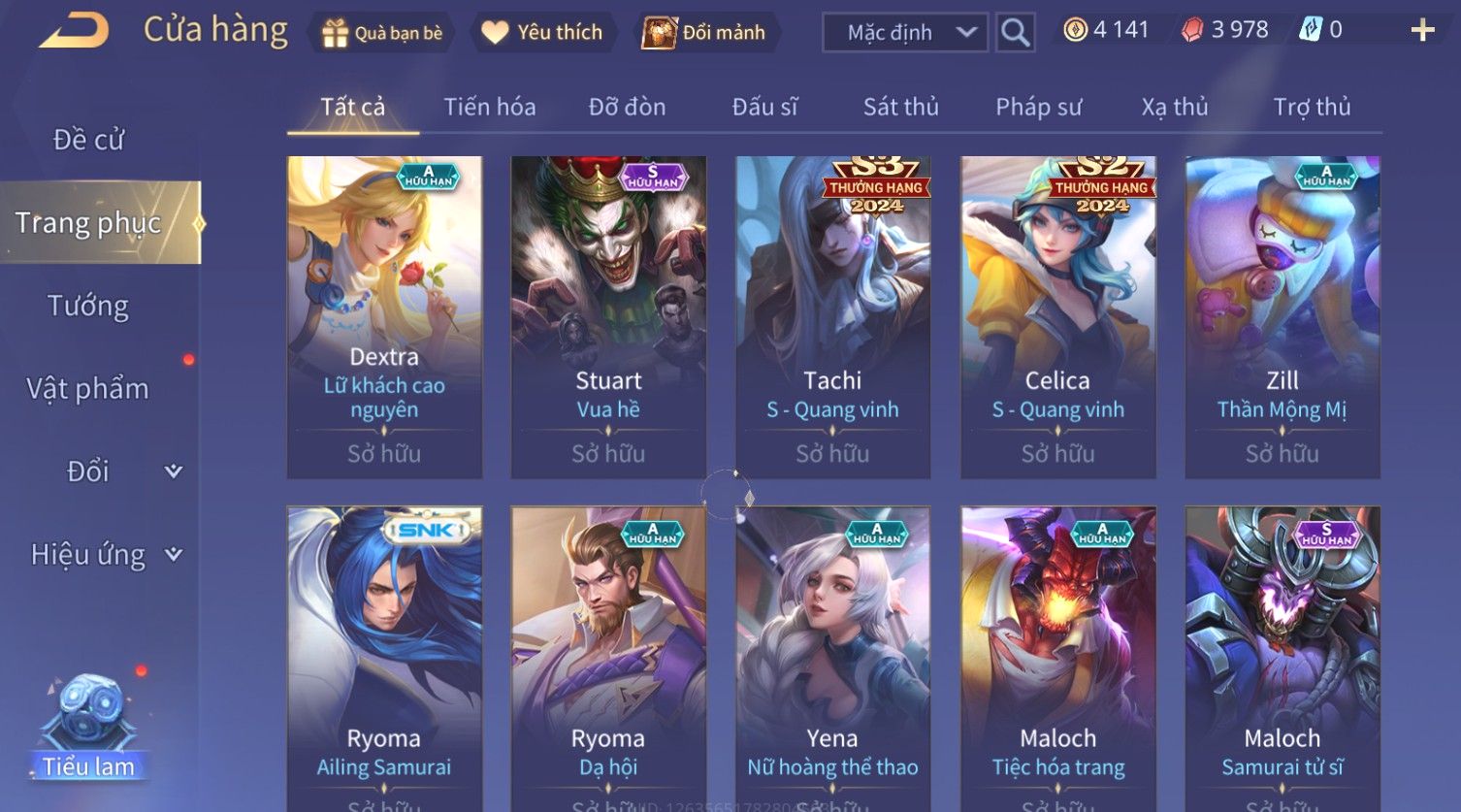The image size is (1461, 812).
Task: Switch to the Tiến hóa tab
Action: (490, 107)
